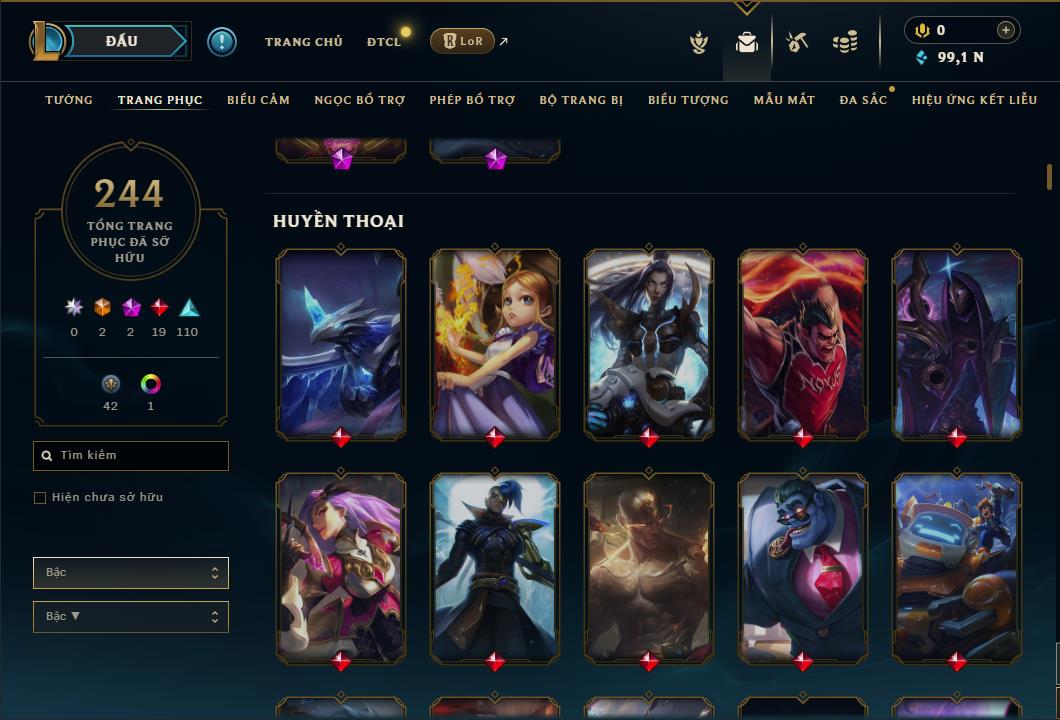Image resolution: width=1060 pixels, height=720 pixels.
Task: Start a match with the ĐẤU button
Action: coord(122,41)
